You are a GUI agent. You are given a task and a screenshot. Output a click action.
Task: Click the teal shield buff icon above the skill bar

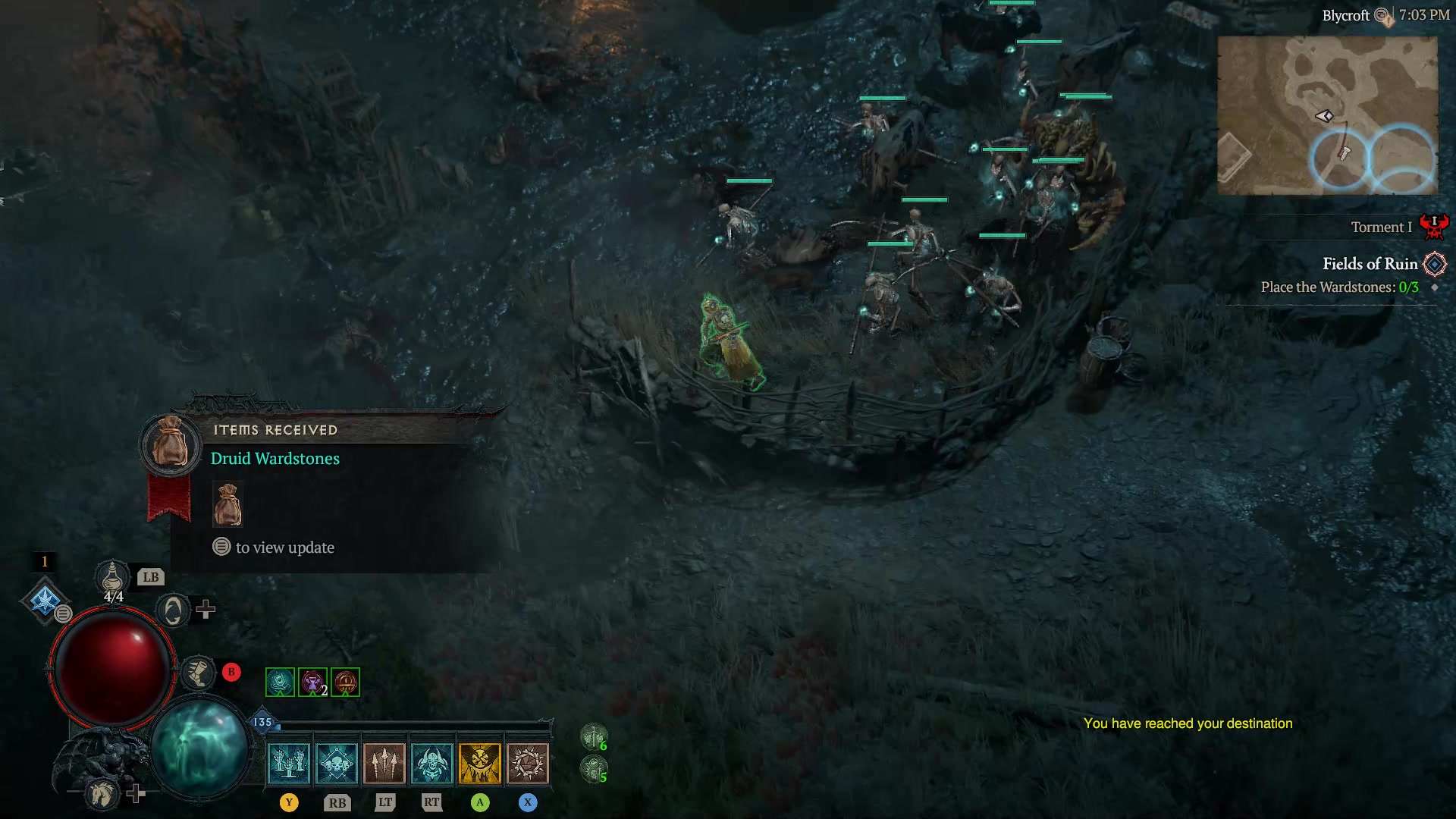[279, 681]
